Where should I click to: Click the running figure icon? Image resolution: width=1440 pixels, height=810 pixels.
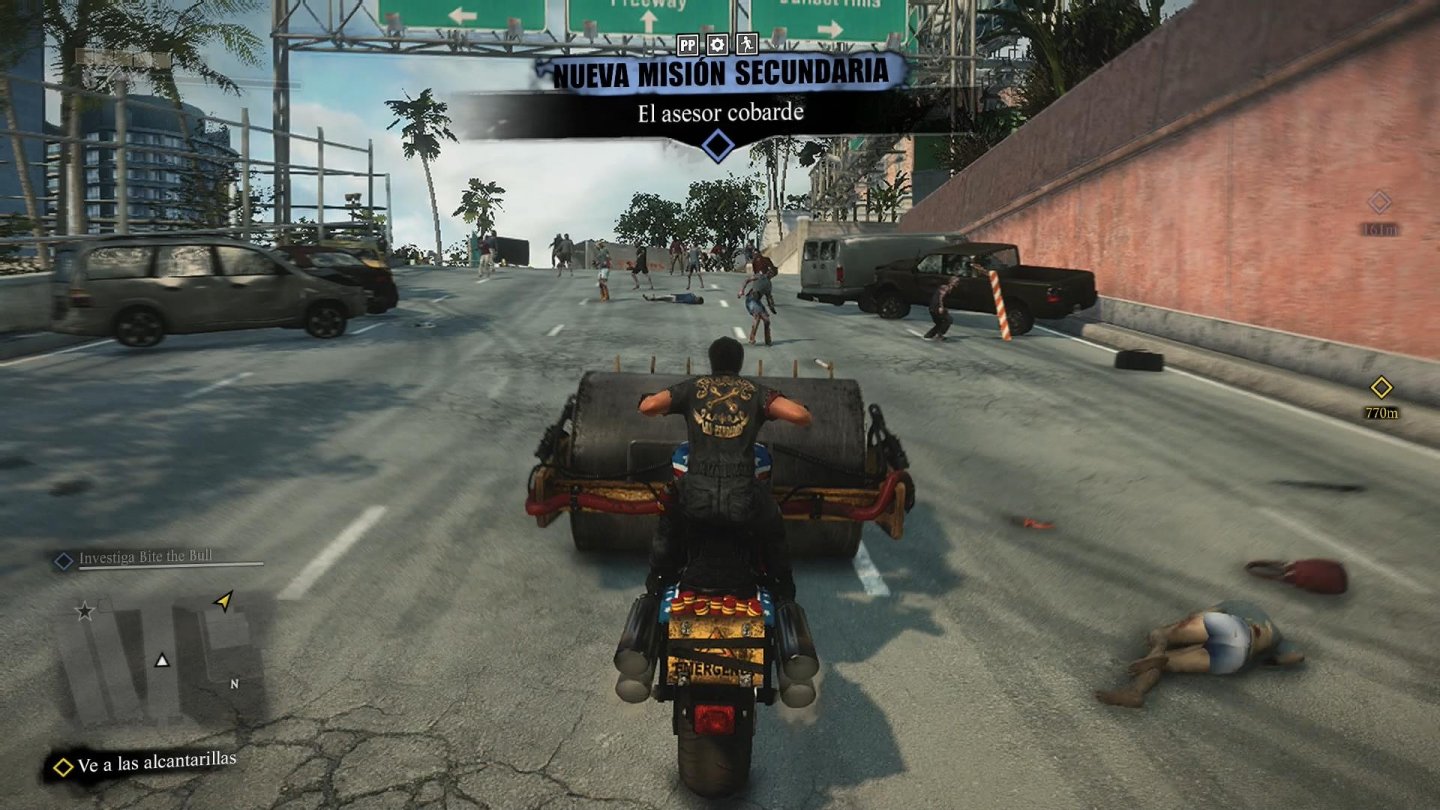[746, 44]
